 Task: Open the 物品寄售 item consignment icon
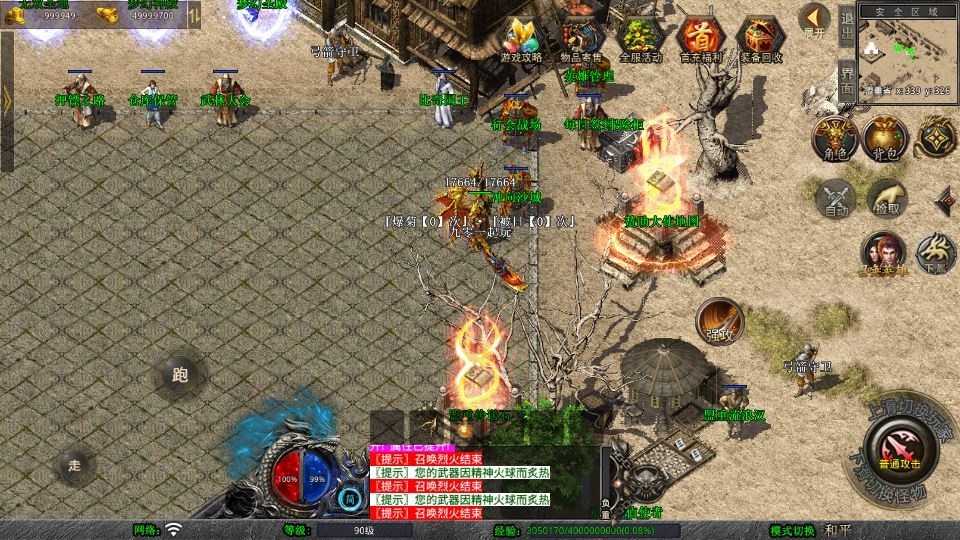click(581, 37)
